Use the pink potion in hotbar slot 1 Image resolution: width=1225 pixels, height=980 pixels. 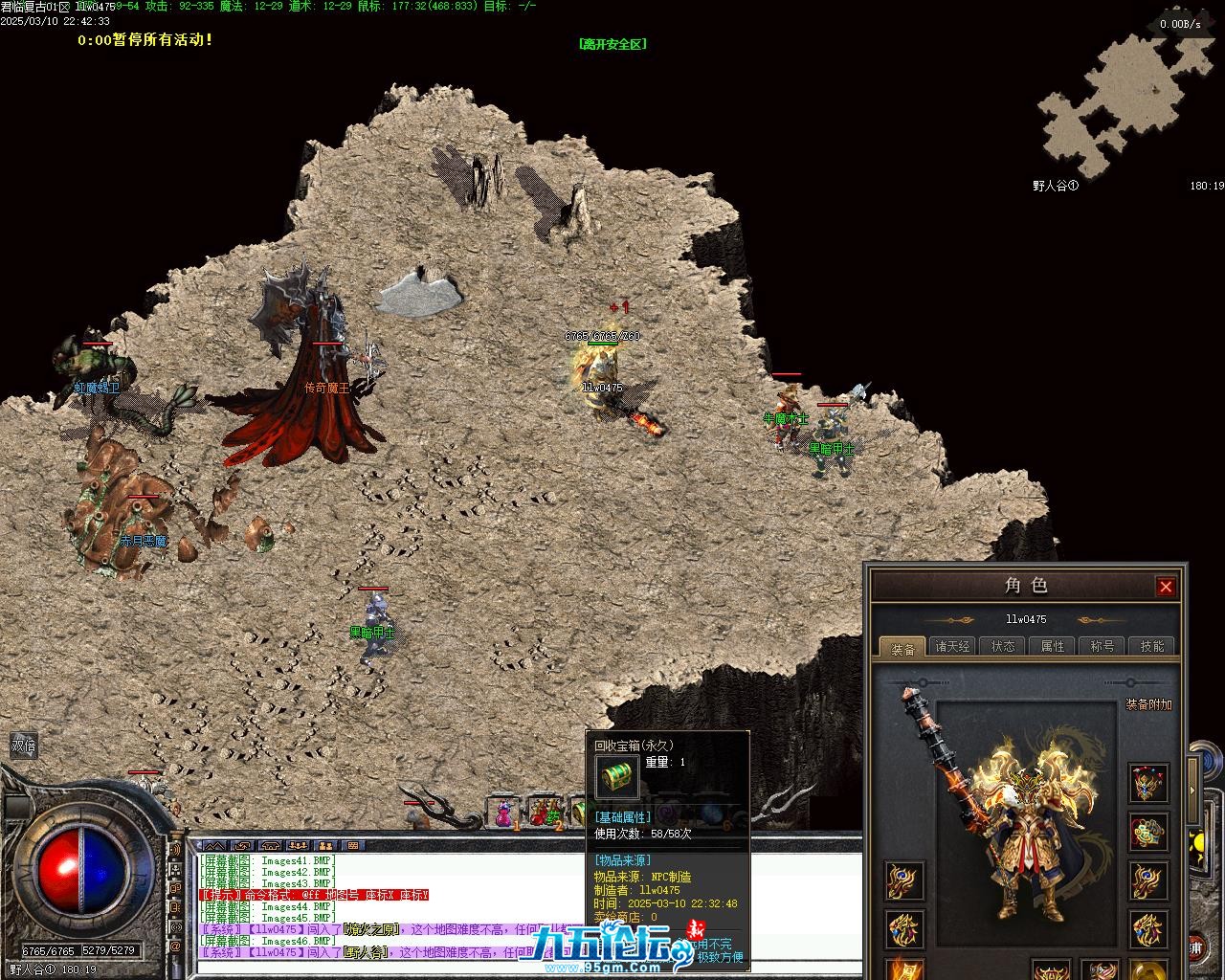tap(502, 813)
